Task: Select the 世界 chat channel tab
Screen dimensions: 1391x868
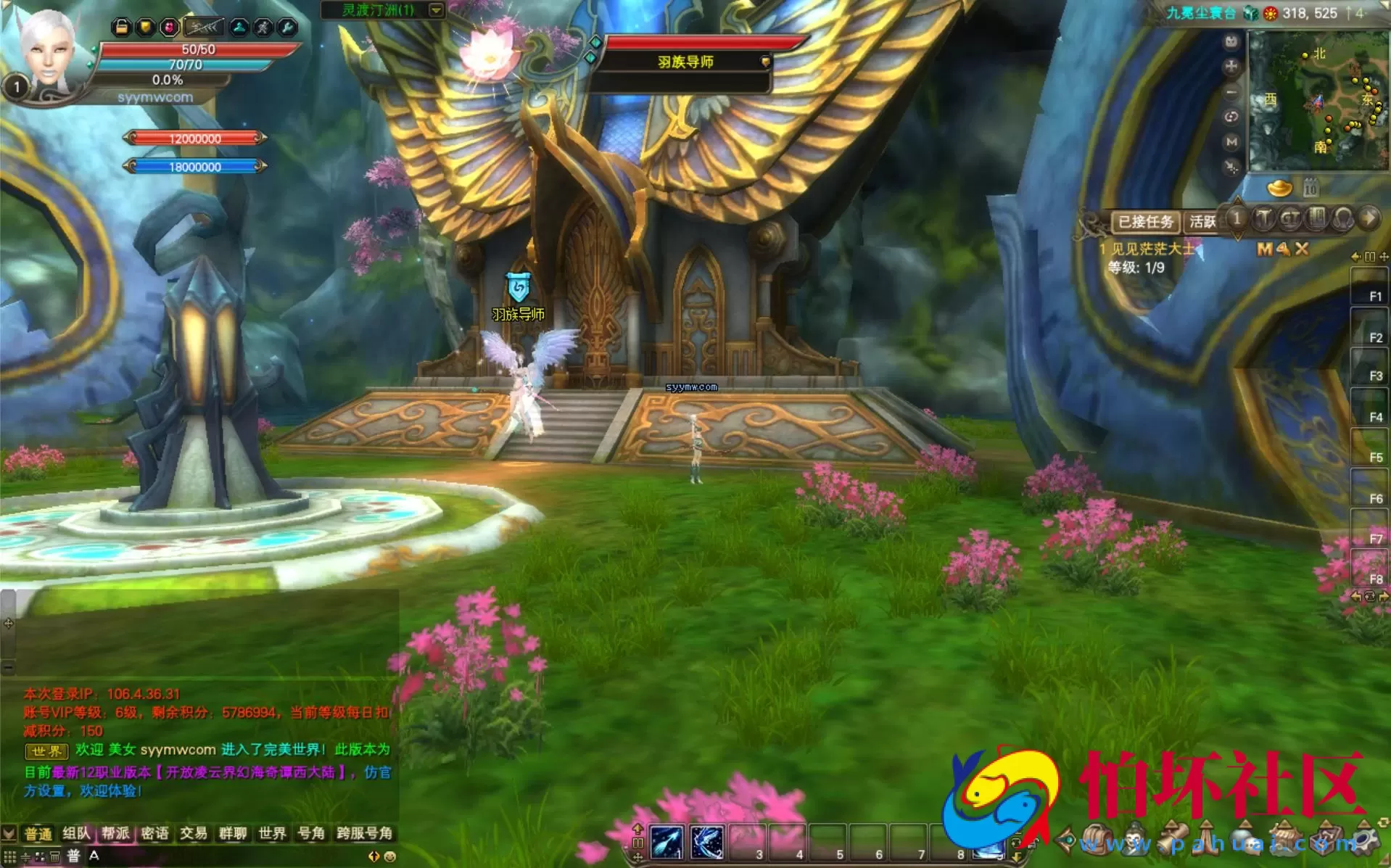Action: pos(272,834)
